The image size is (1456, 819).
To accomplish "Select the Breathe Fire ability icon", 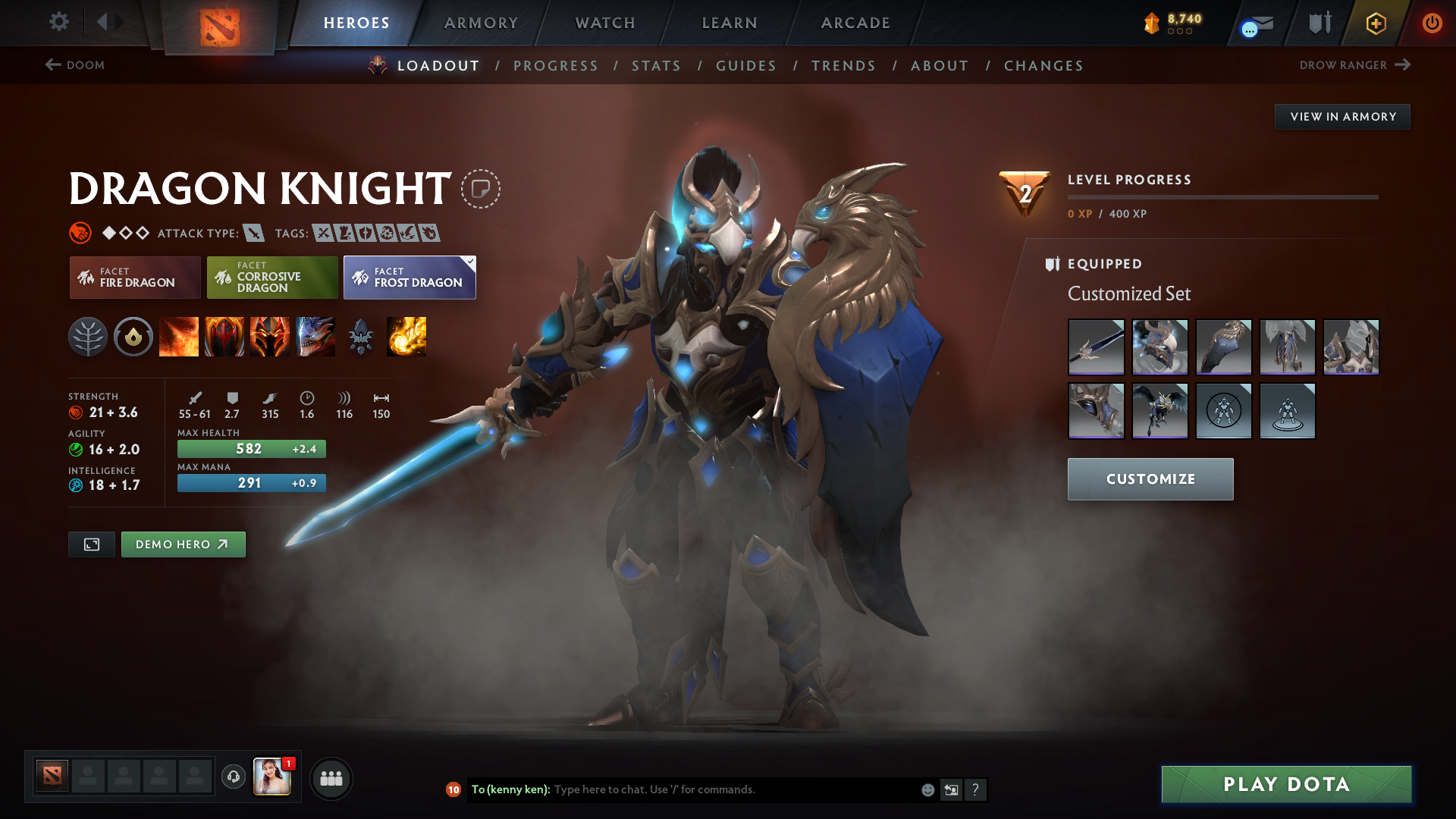I will (179, 337).
